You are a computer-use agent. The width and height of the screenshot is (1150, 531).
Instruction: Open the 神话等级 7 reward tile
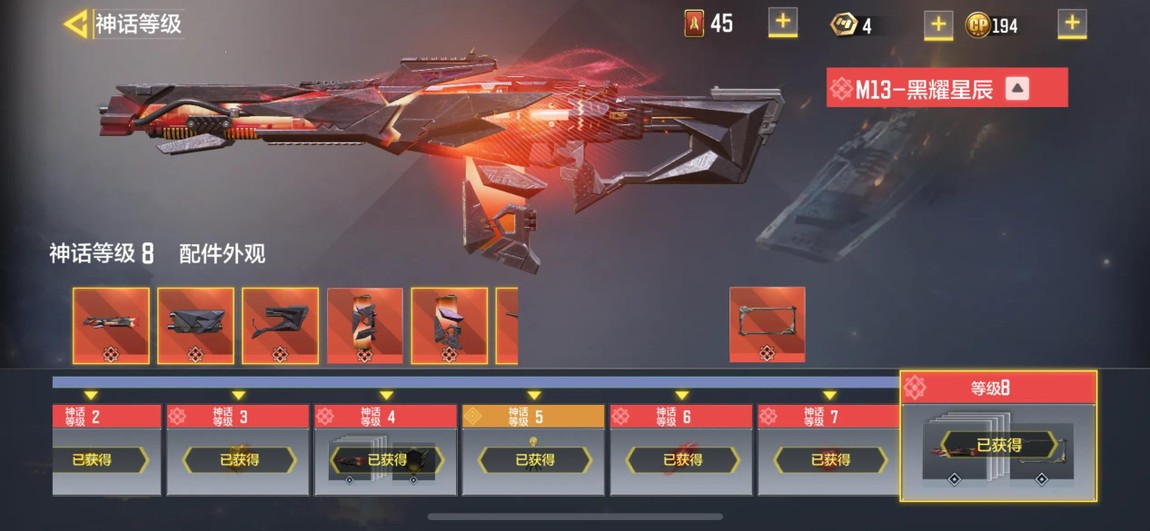click(830, 450)
